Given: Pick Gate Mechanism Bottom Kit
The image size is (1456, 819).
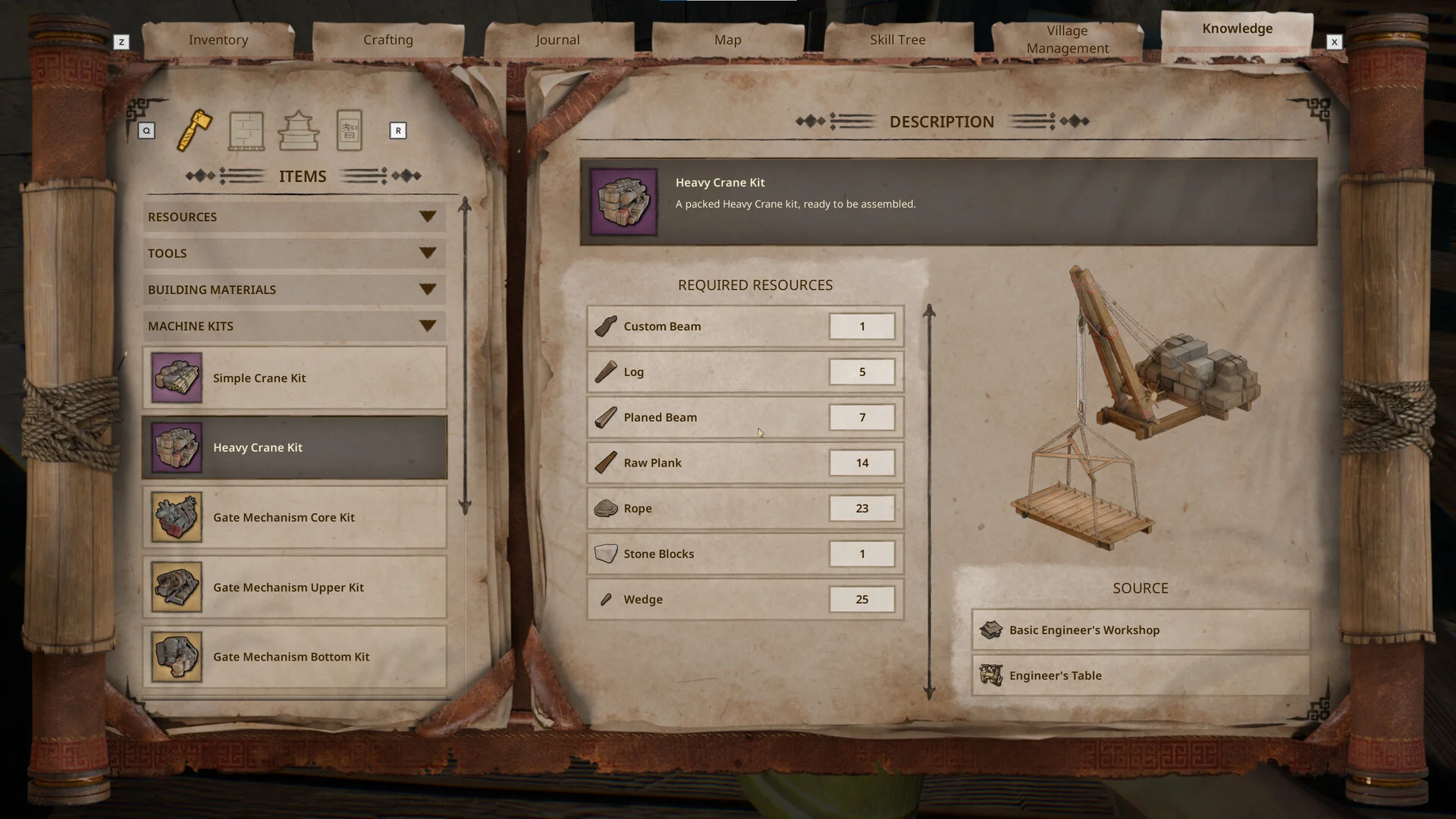Looking at the screenshot, I should [294, 657].
